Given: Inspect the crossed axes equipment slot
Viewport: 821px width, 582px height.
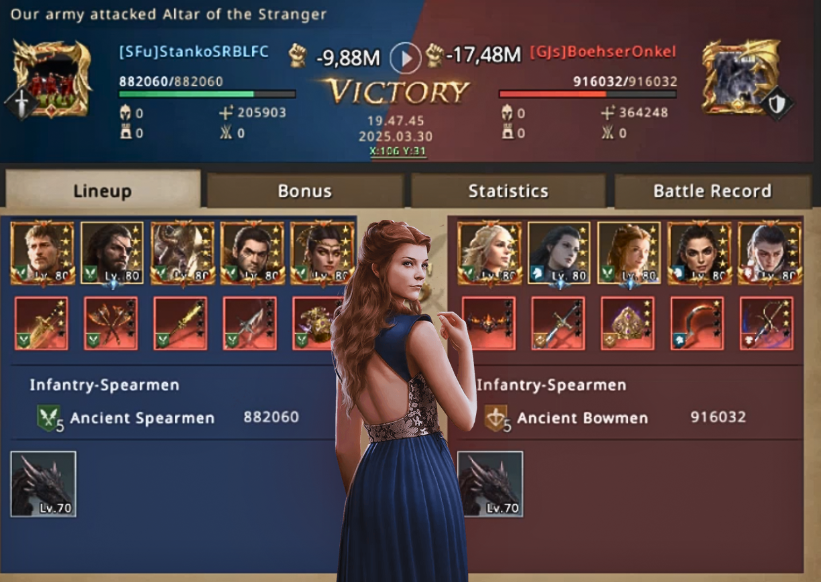Looking at the screenshot, I should tap(110, 323).
